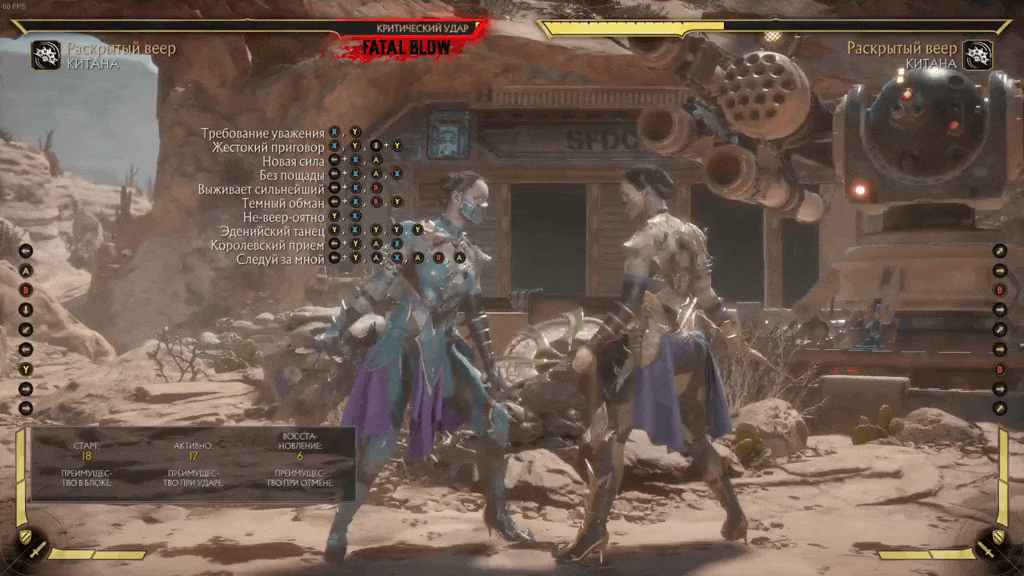Select the Новая сила move entry

click(x=293, y=161)
